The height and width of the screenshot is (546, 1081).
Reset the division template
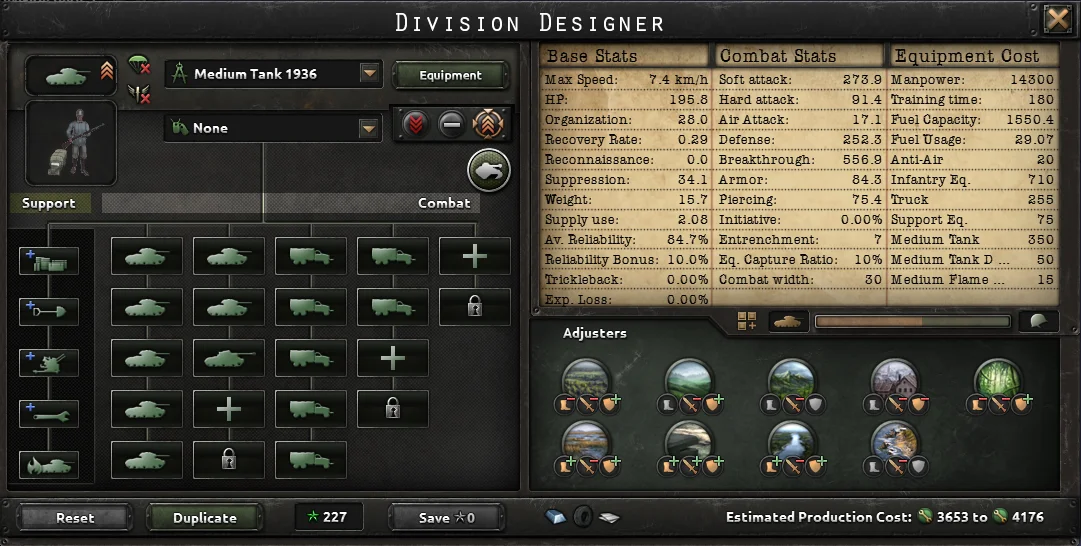click(75, 518)
